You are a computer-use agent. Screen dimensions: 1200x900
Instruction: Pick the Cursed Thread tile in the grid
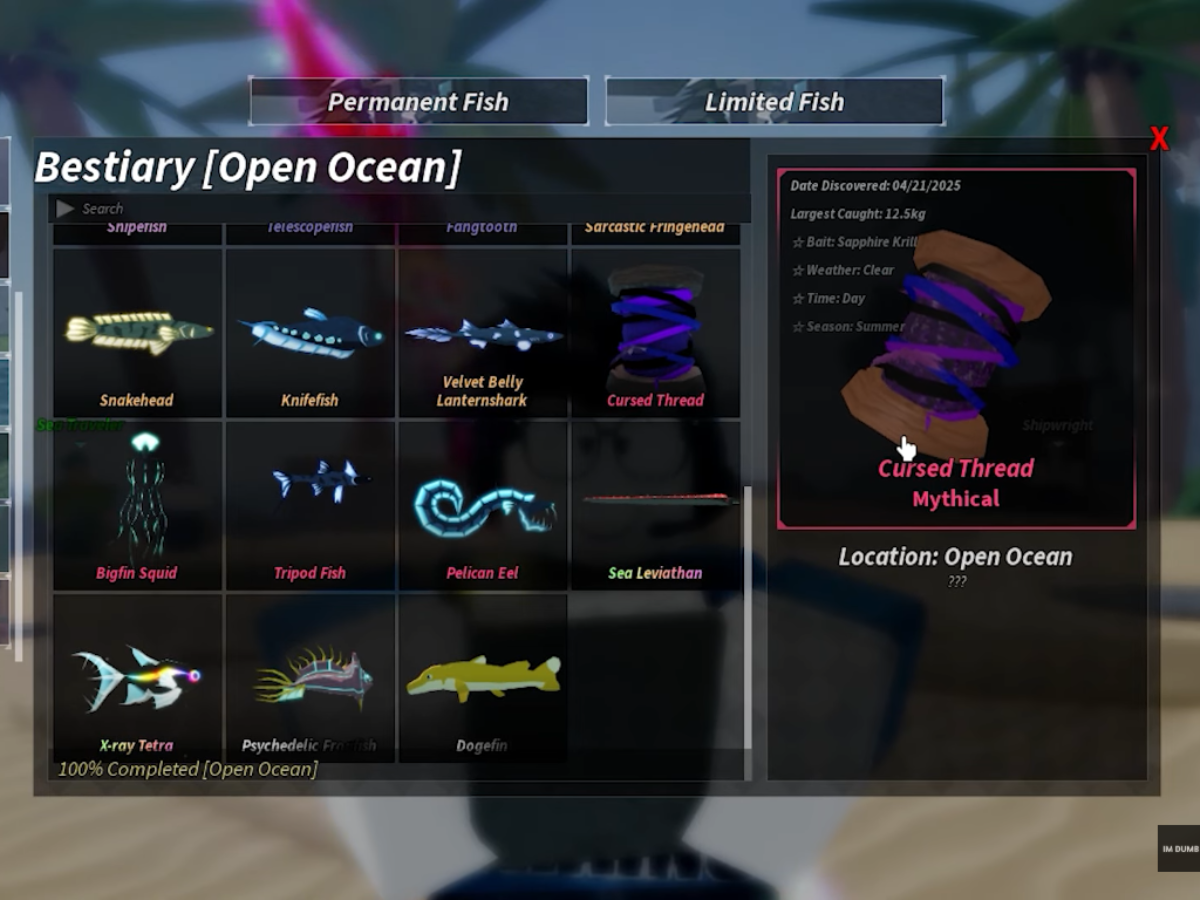(x=655, y=333)
